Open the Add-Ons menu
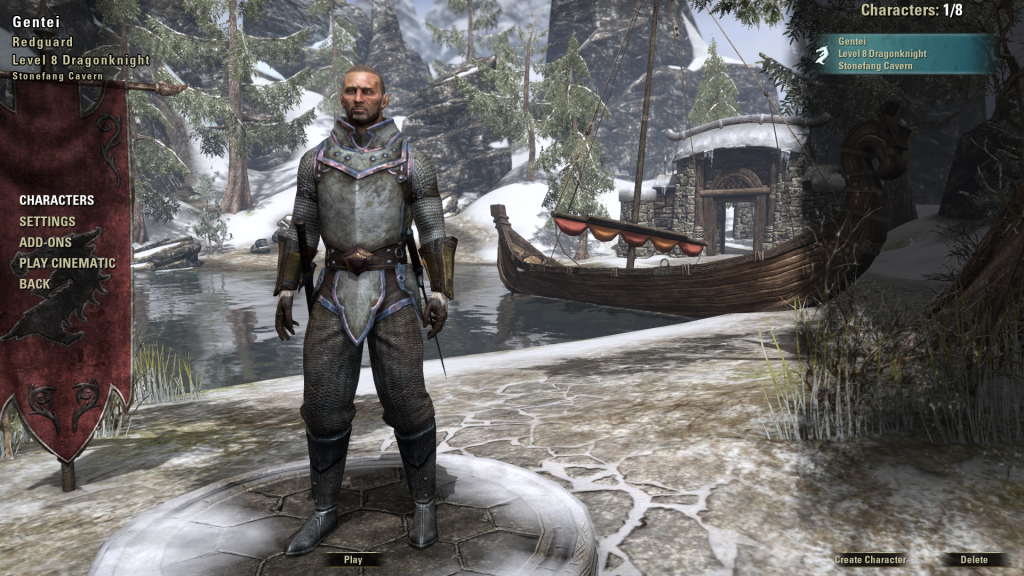Image resolution: width=1024 pixels, height=576 pixels. pos(46,242)
